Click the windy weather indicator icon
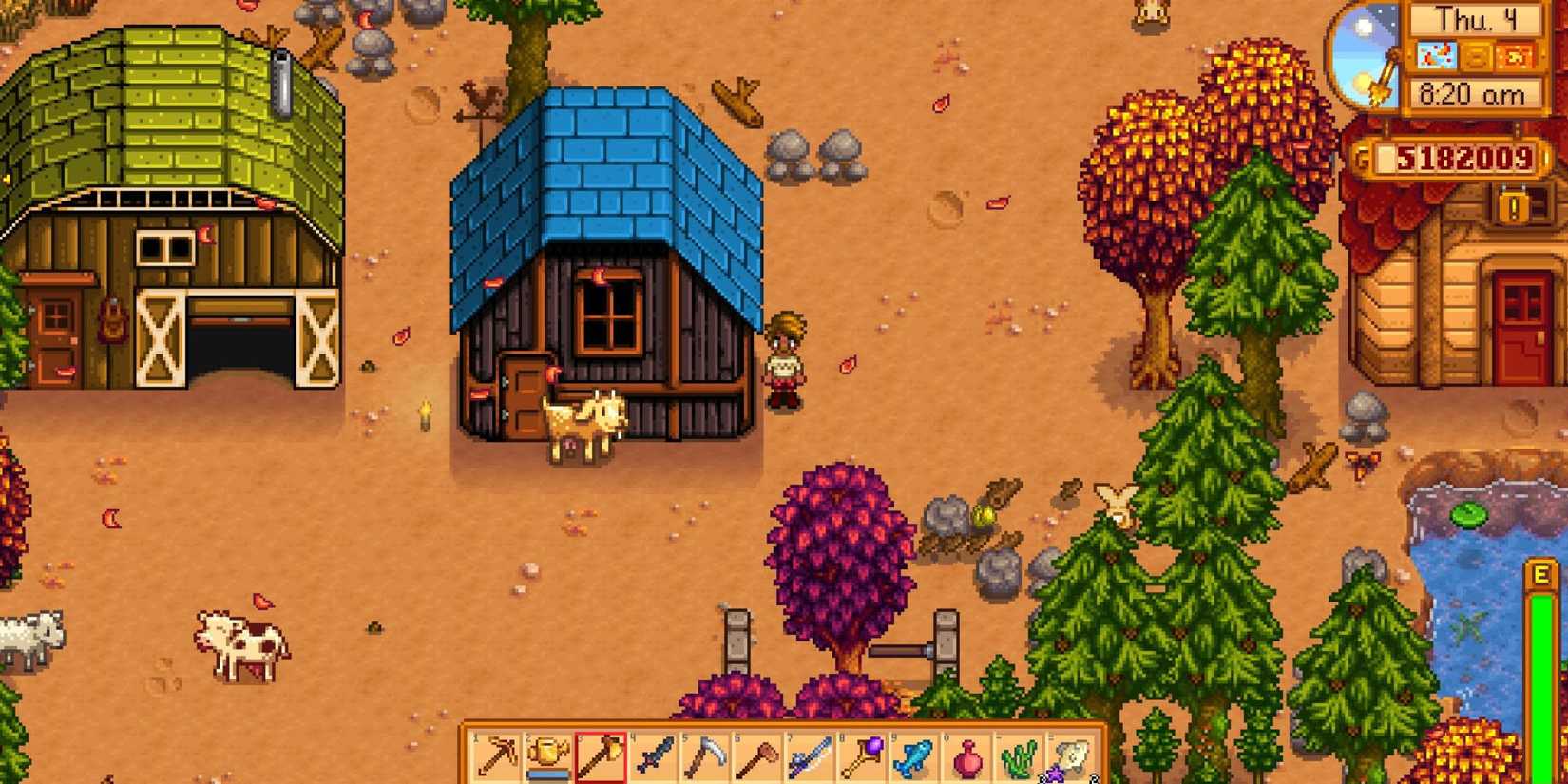 1436,55
